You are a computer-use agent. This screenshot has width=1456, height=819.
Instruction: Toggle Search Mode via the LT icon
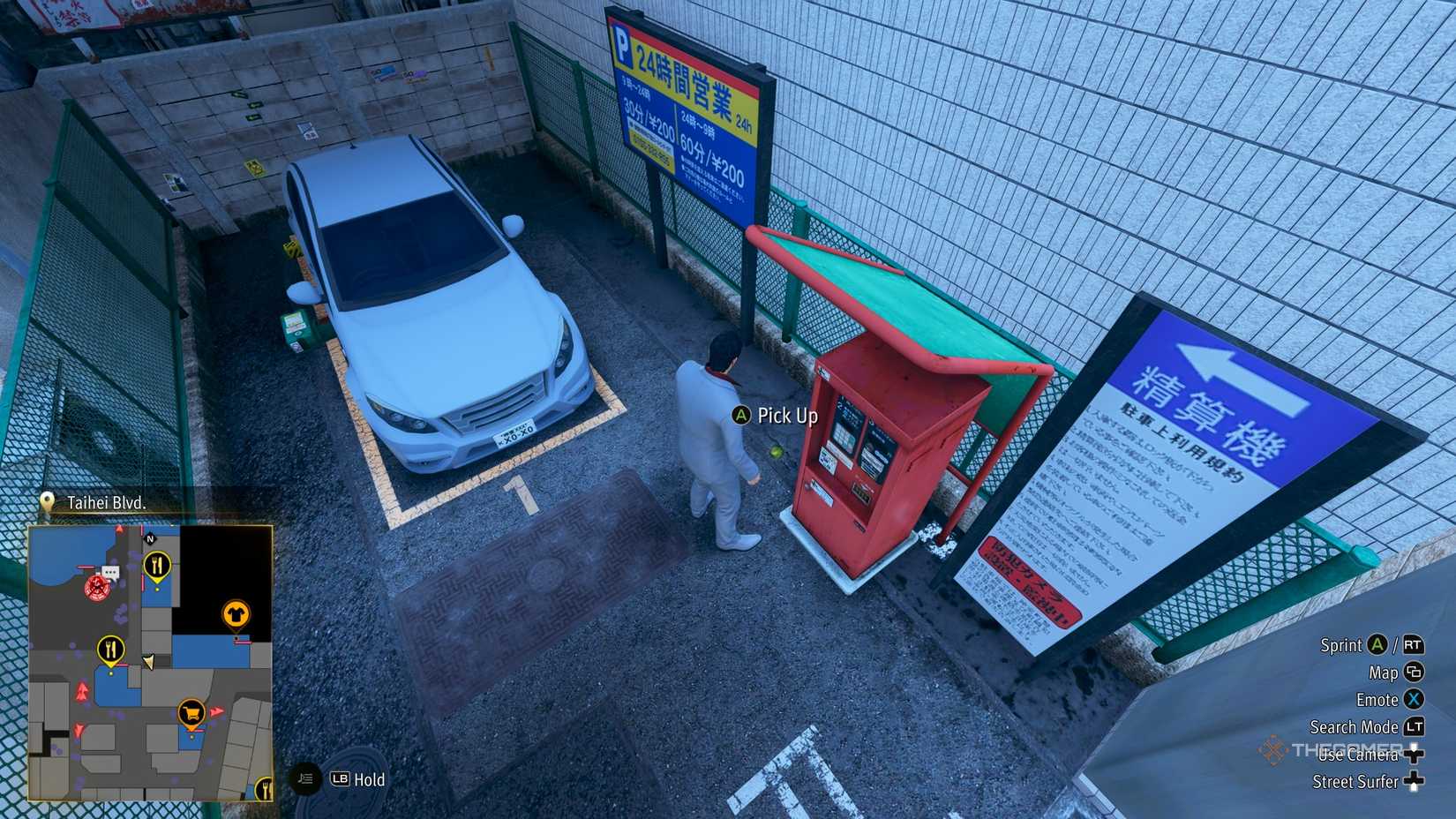coord(1415,727)
